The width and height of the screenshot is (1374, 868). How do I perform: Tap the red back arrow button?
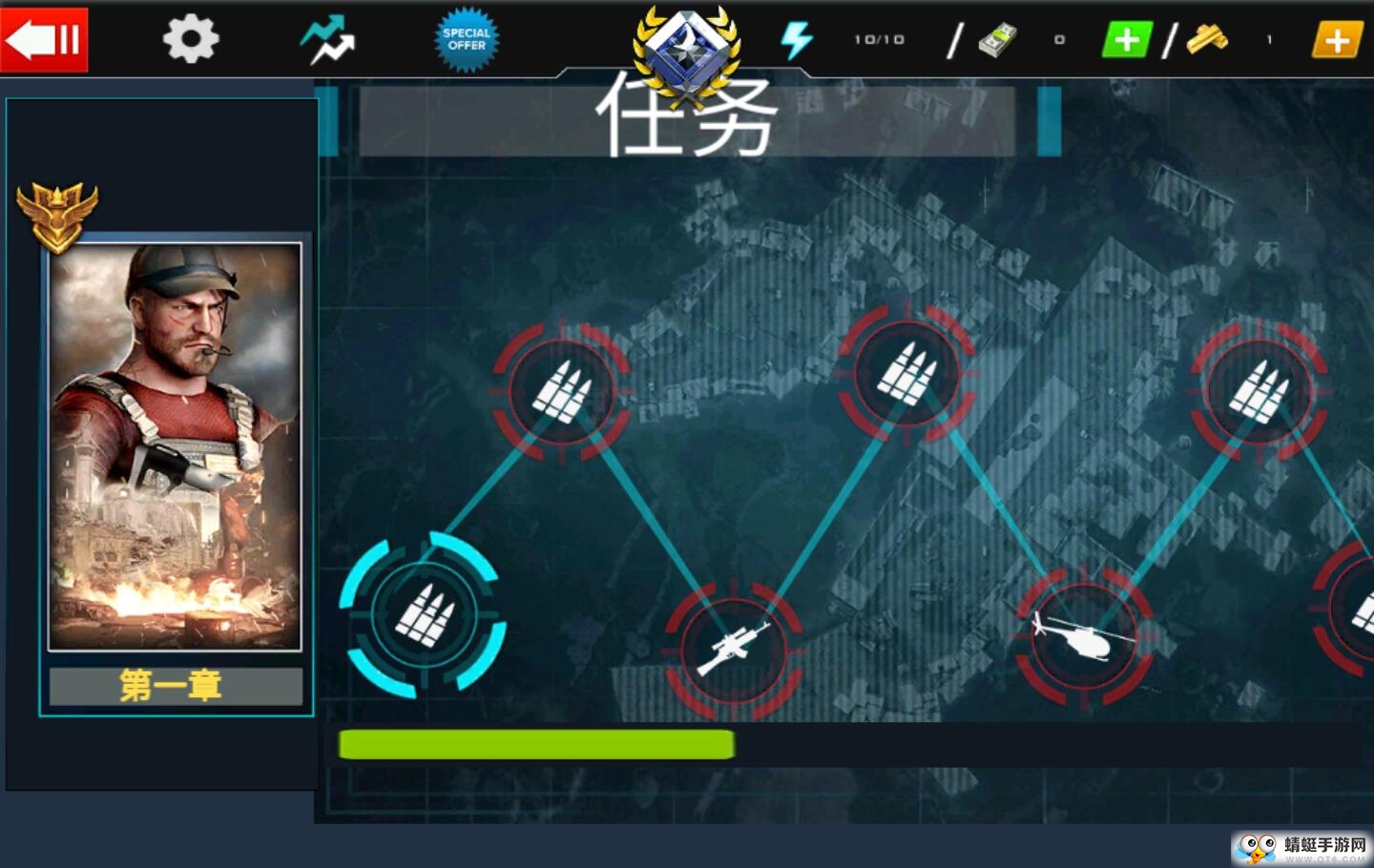coord(44,39)
